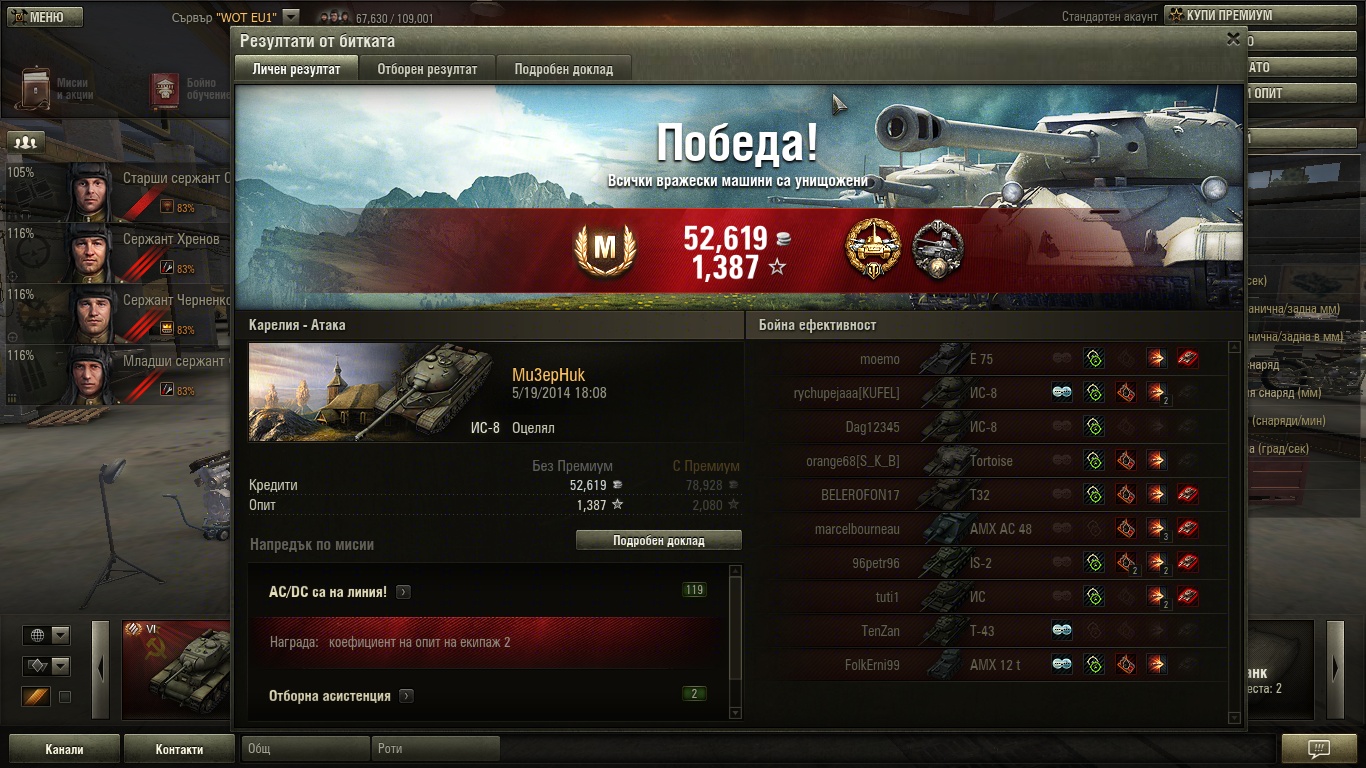Click the mastery badge M icon
Screen dimensions: 1366x768
click(x=605, y=249)
